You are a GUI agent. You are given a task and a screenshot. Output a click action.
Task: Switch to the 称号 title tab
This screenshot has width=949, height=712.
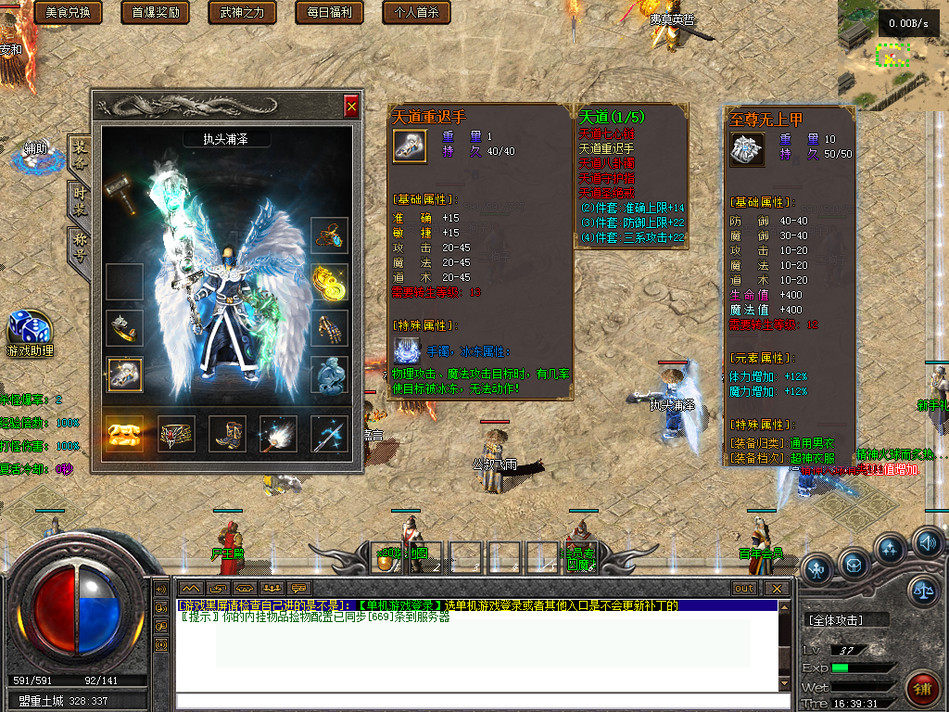(x=80, y=244)
